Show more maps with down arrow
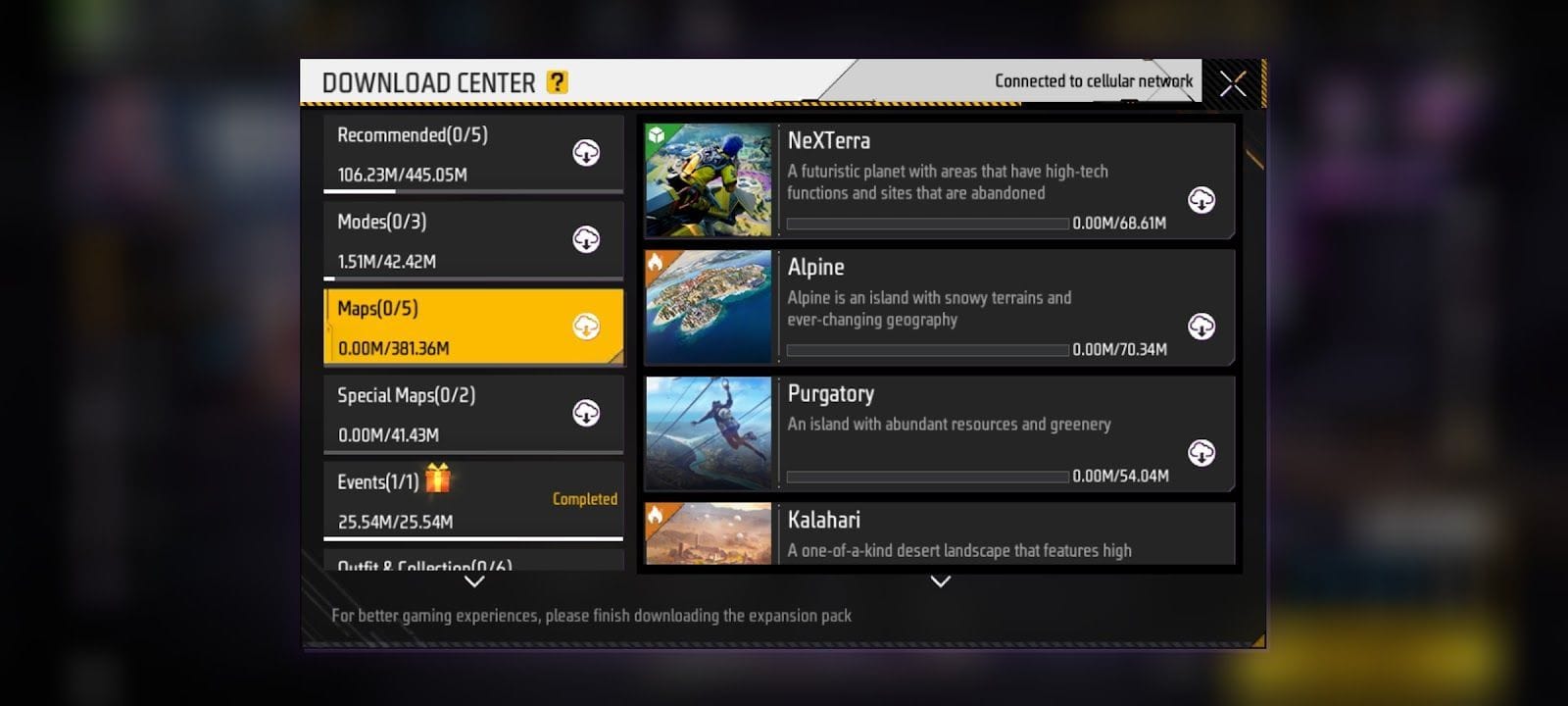Viewport: 1568px width, 706px height. pos(941,581)
